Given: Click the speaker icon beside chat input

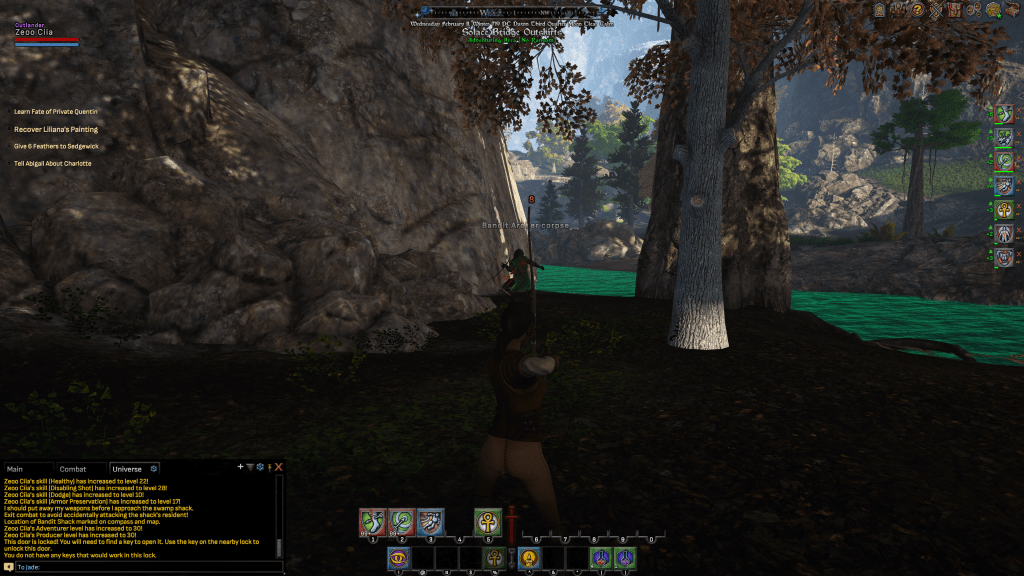Looking at the screenshot, I should coord(9,567).
